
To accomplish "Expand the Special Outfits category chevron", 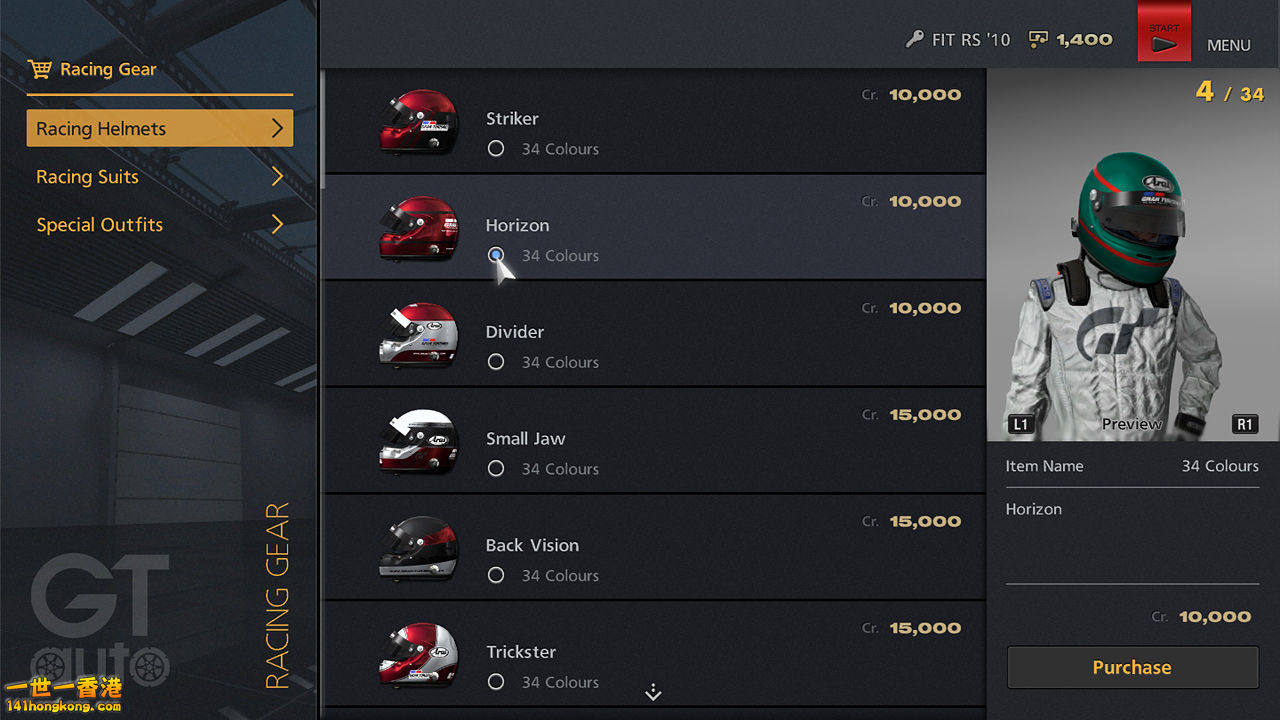I will coord(279,224).
